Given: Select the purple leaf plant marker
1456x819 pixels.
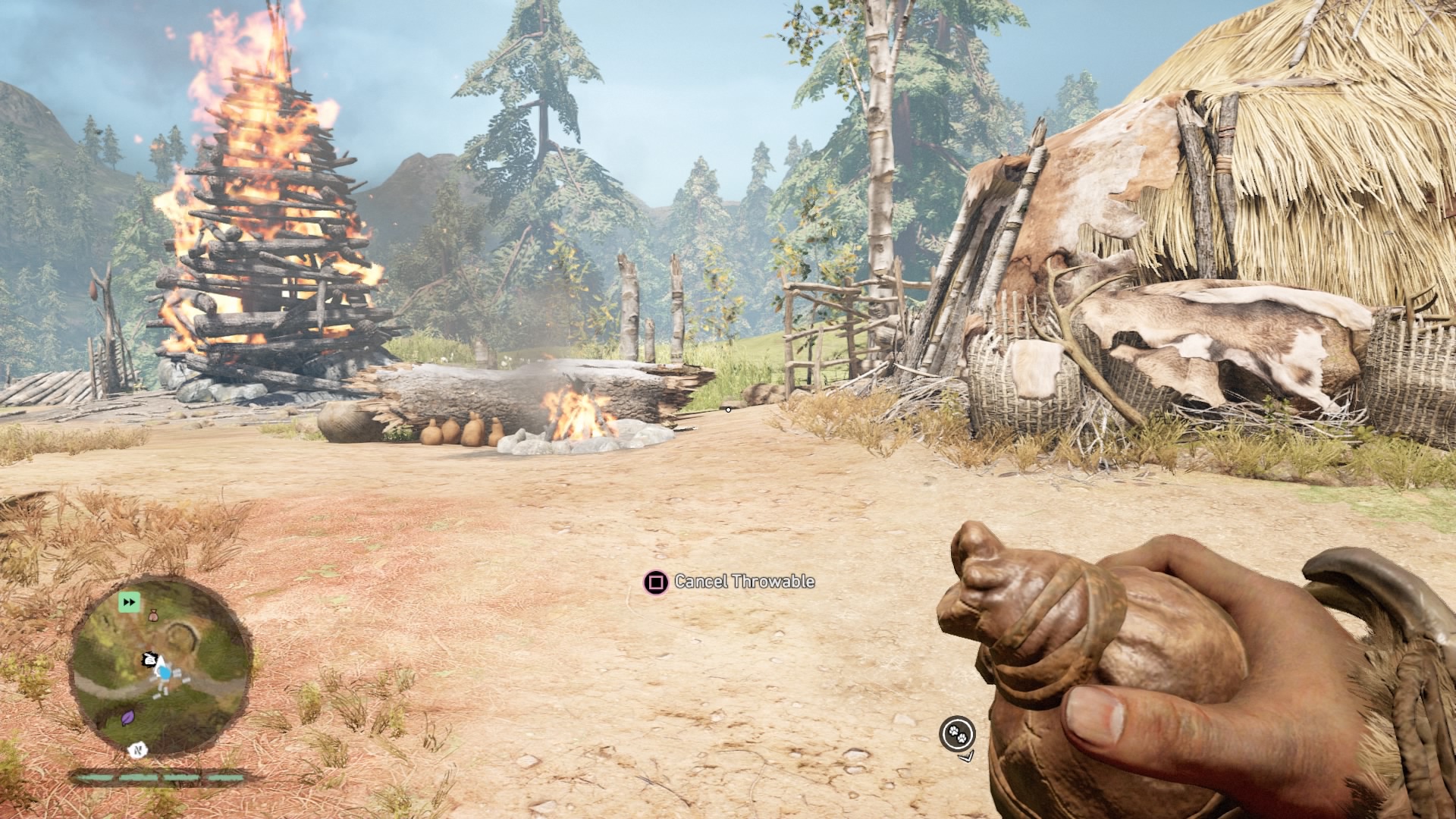Looking at the screenshot, I should pos(128,717).
